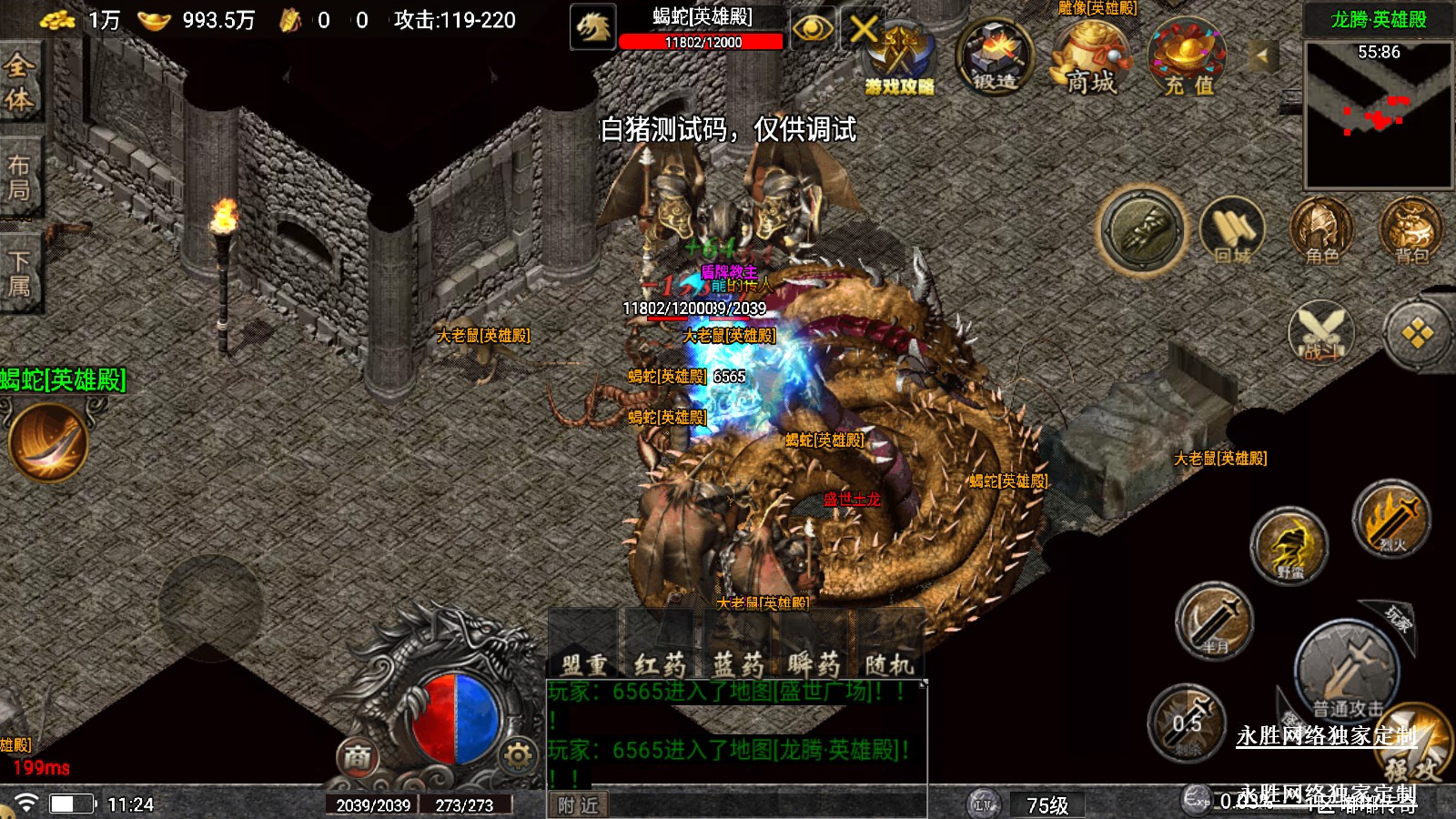Open the 锻造 forging menu

pyautogui.click(x=995, y=57)
